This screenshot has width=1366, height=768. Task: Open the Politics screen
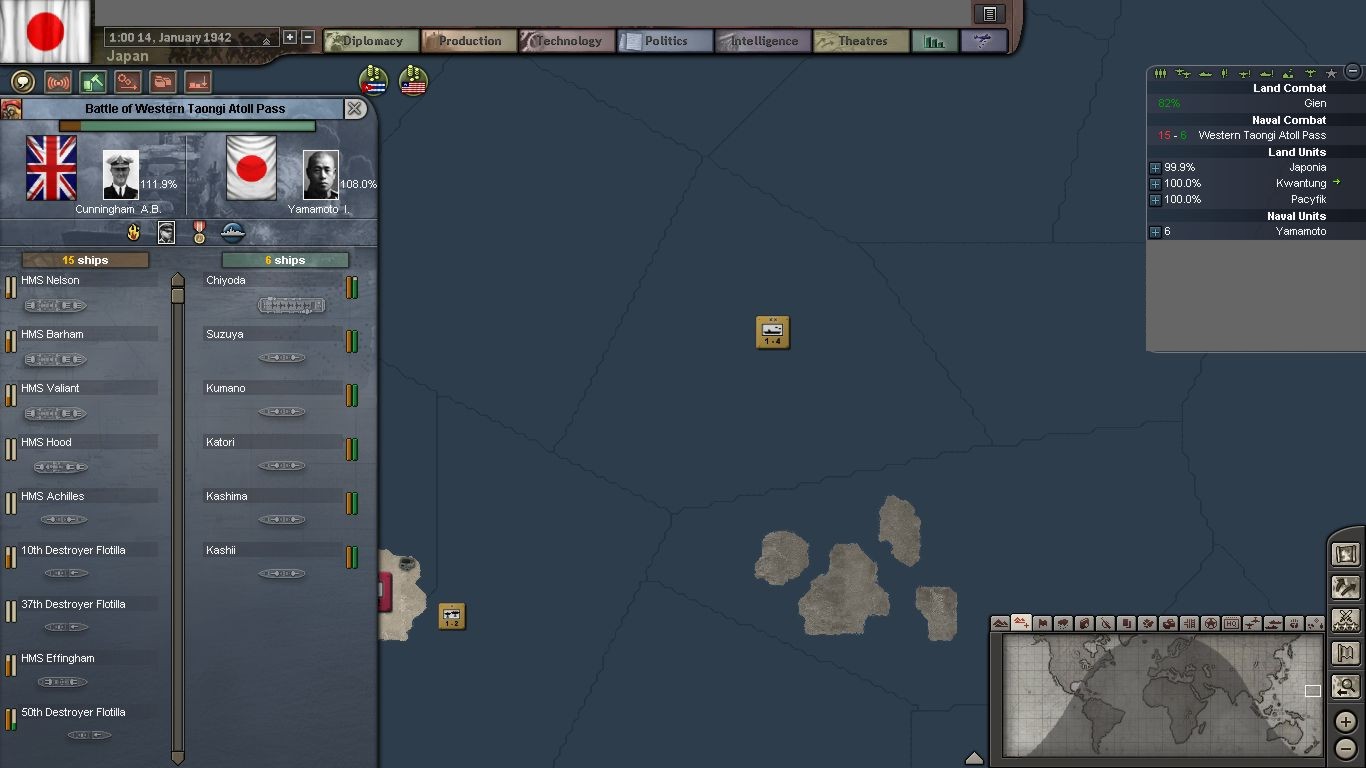pyautogui.click(x=665, y=41)
